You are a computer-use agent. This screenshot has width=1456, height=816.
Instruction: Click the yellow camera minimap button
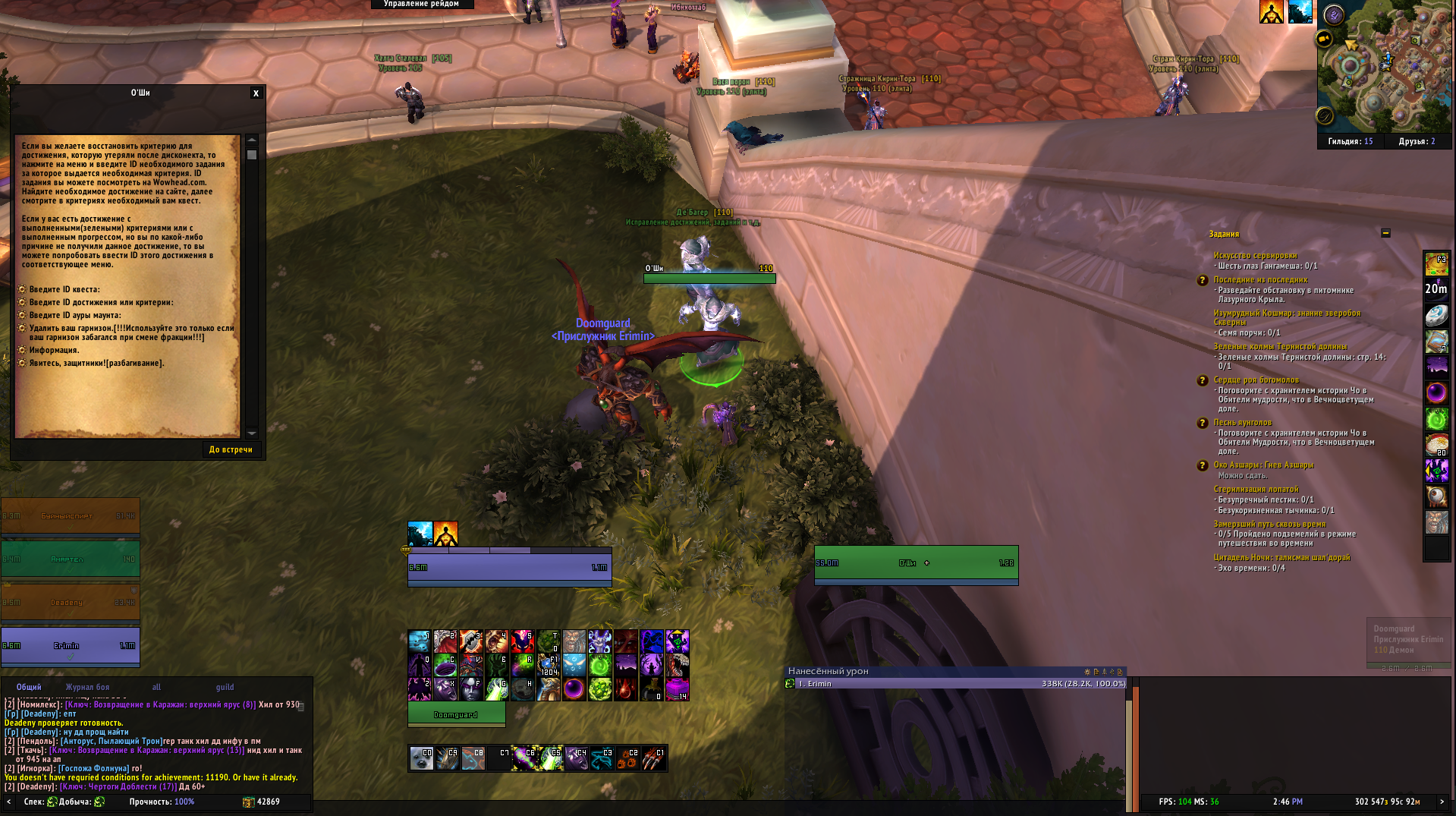click(x=1324, y=39)
